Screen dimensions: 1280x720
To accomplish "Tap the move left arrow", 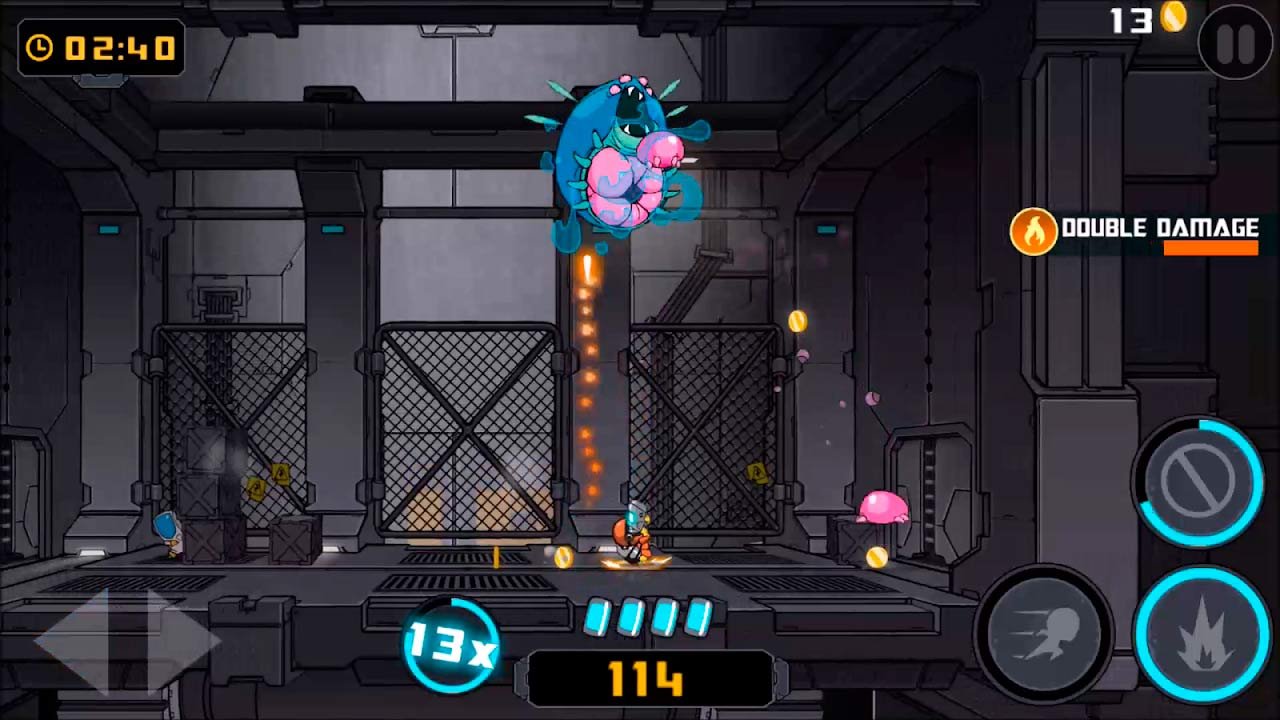I will click(75, 638).
